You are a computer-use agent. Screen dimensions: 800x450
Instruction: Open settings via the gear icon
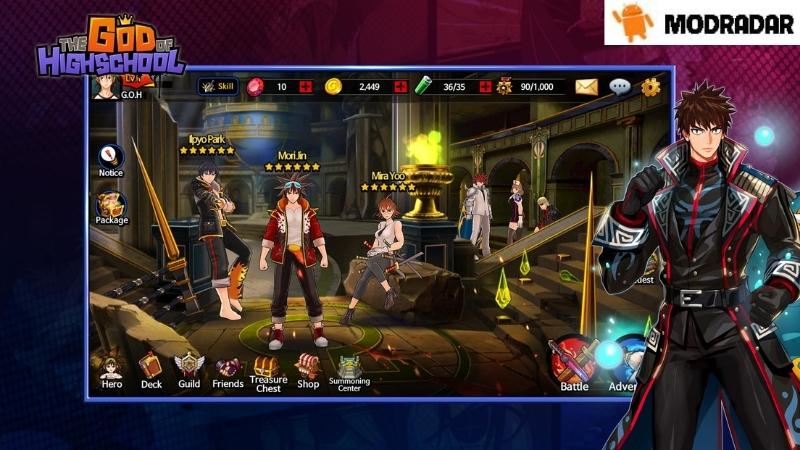point(651,87)
